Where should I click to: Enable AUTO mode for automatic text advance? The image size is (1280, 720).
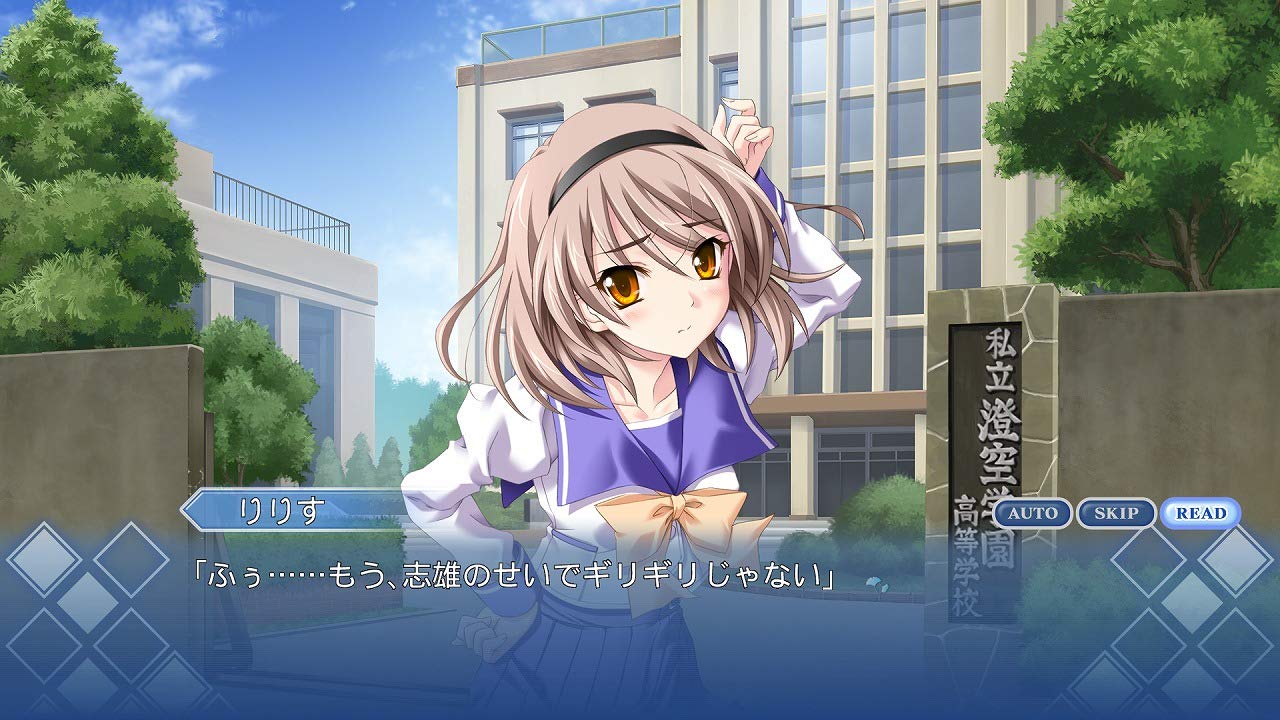pos(1030,513)
